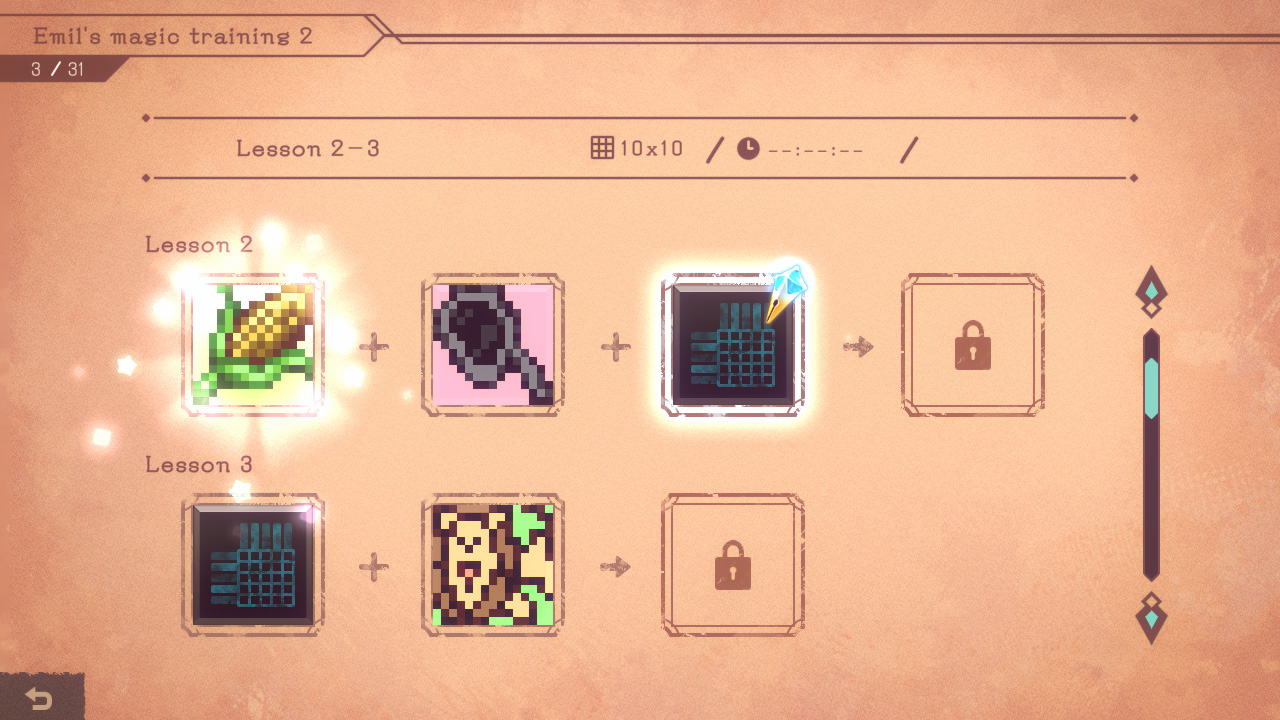
Task: Click the clock timer icon
Action: click(747, 147)
